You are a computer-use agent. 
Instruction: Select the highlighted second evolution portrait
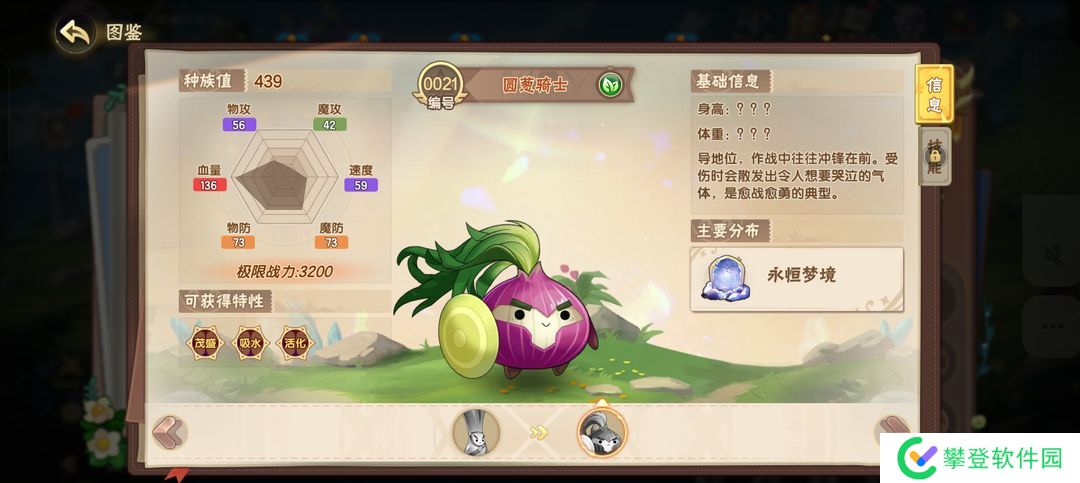pos(602,431)
